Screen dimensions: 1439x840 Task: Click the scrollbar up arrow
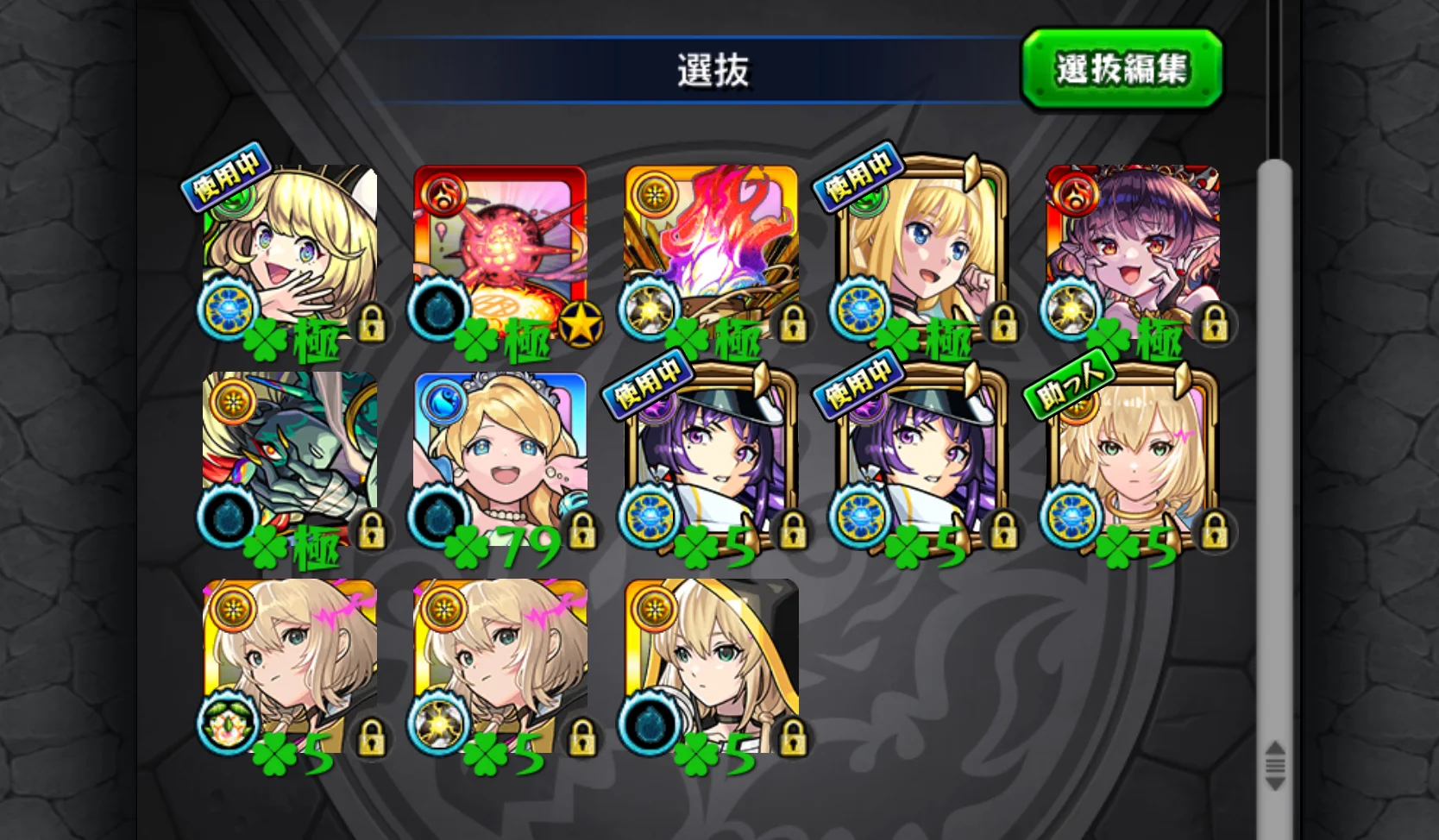[x=1275, y=746]
